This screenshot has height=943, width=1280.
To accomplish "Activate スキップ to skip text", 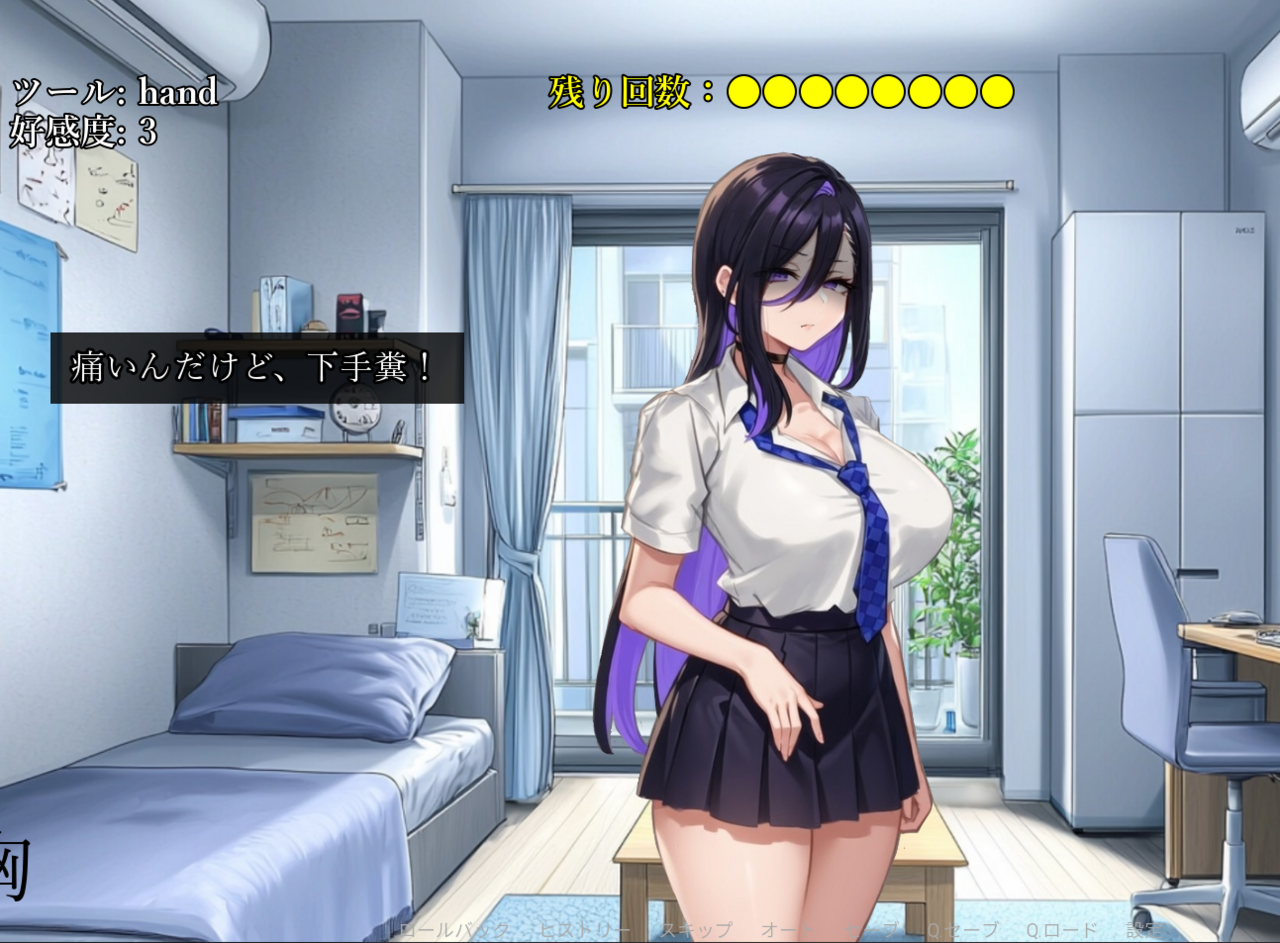I will pyautogui.click(x=695, y=931).
